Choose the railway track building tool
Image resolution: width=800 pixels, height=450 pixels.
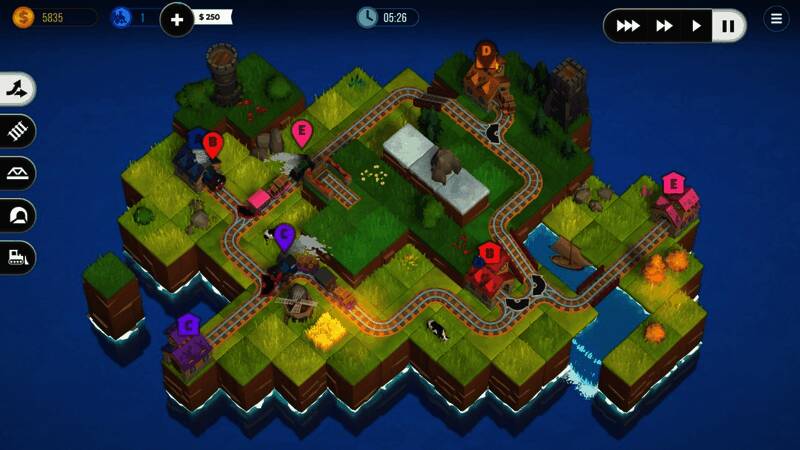click(x=18, y=131)
